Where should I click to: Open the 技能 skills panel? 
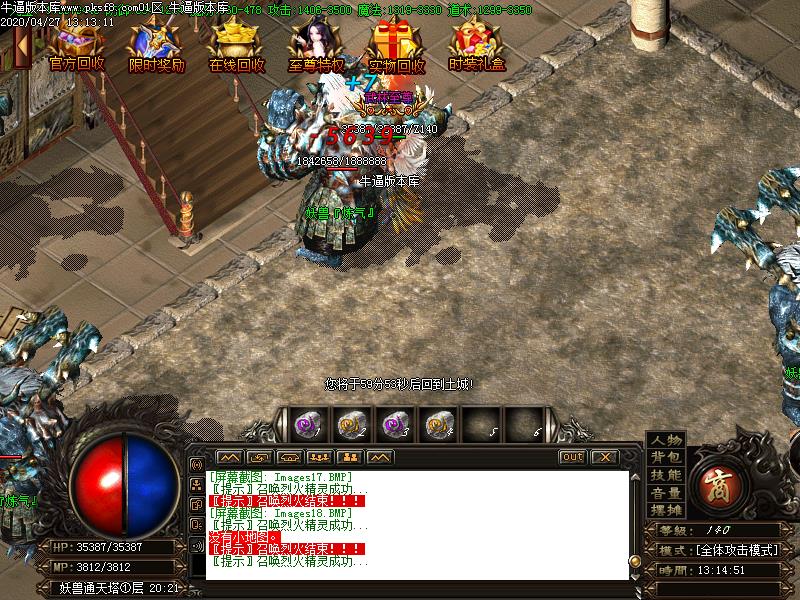coord(665,476)
